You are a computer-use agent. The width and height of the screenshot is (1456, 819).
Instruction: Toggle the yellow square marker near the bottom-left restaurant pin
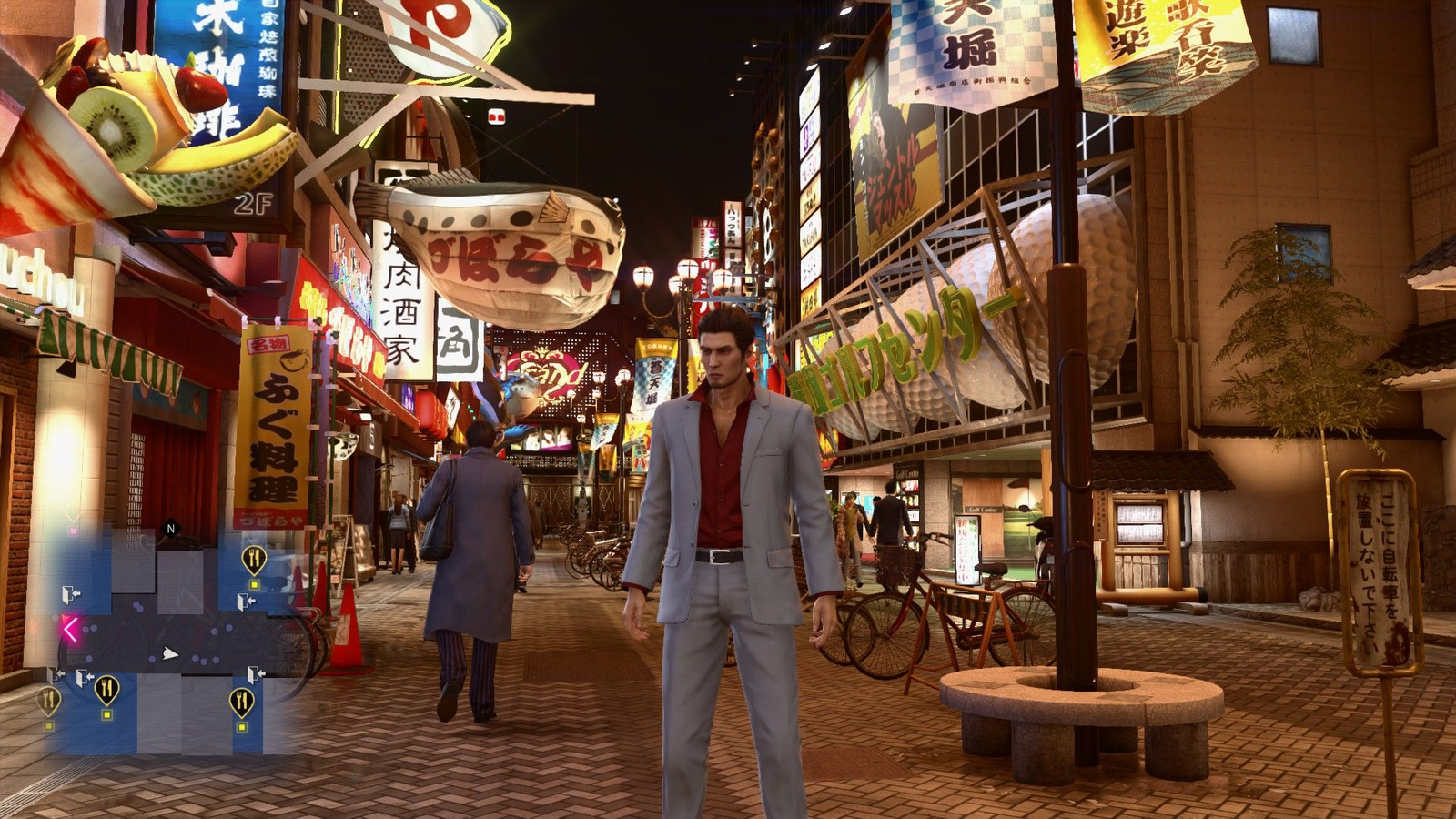coord(107,714)
